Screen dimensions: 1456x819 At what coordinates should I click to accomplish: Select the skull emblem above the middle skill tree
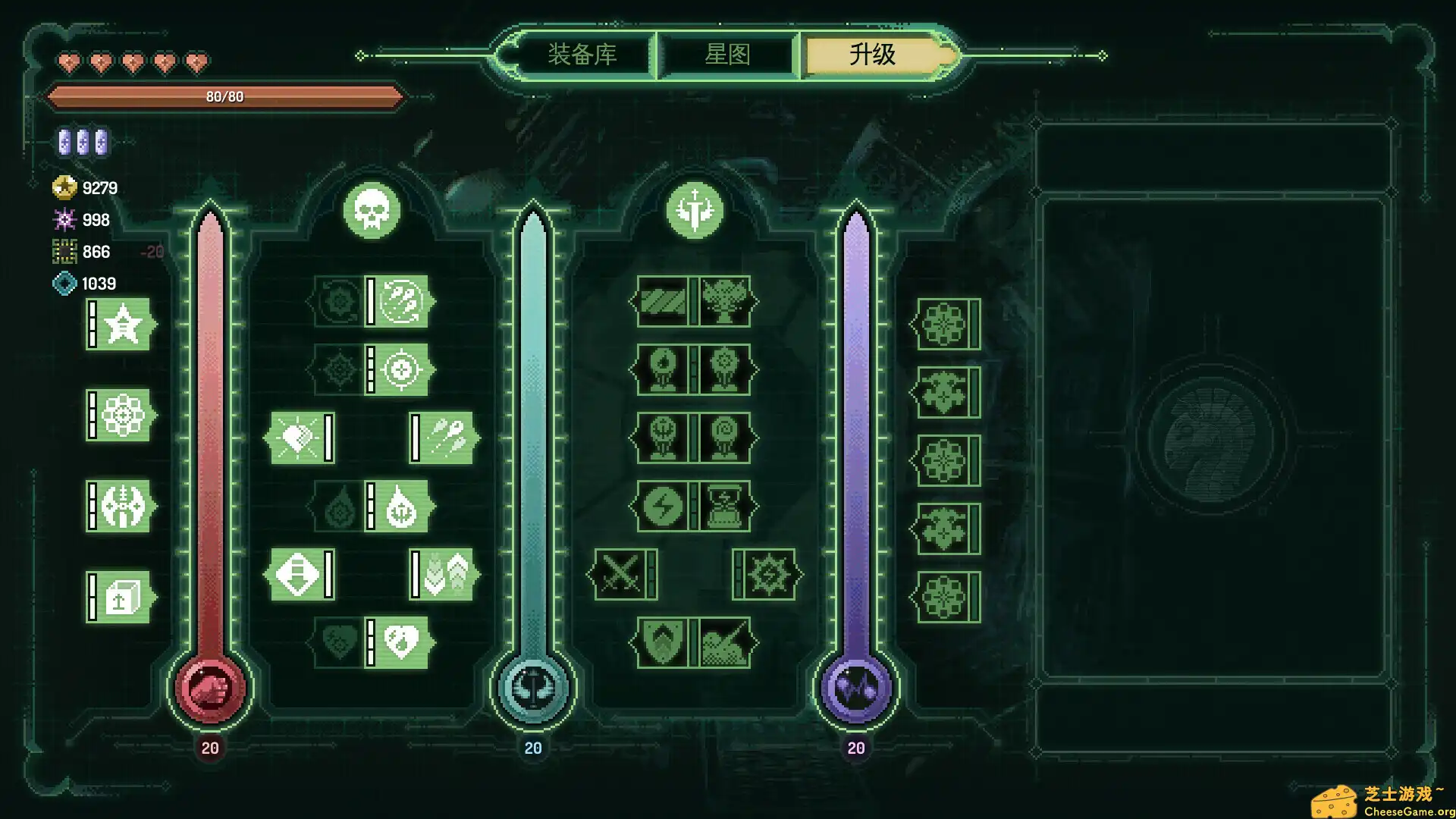371,211
